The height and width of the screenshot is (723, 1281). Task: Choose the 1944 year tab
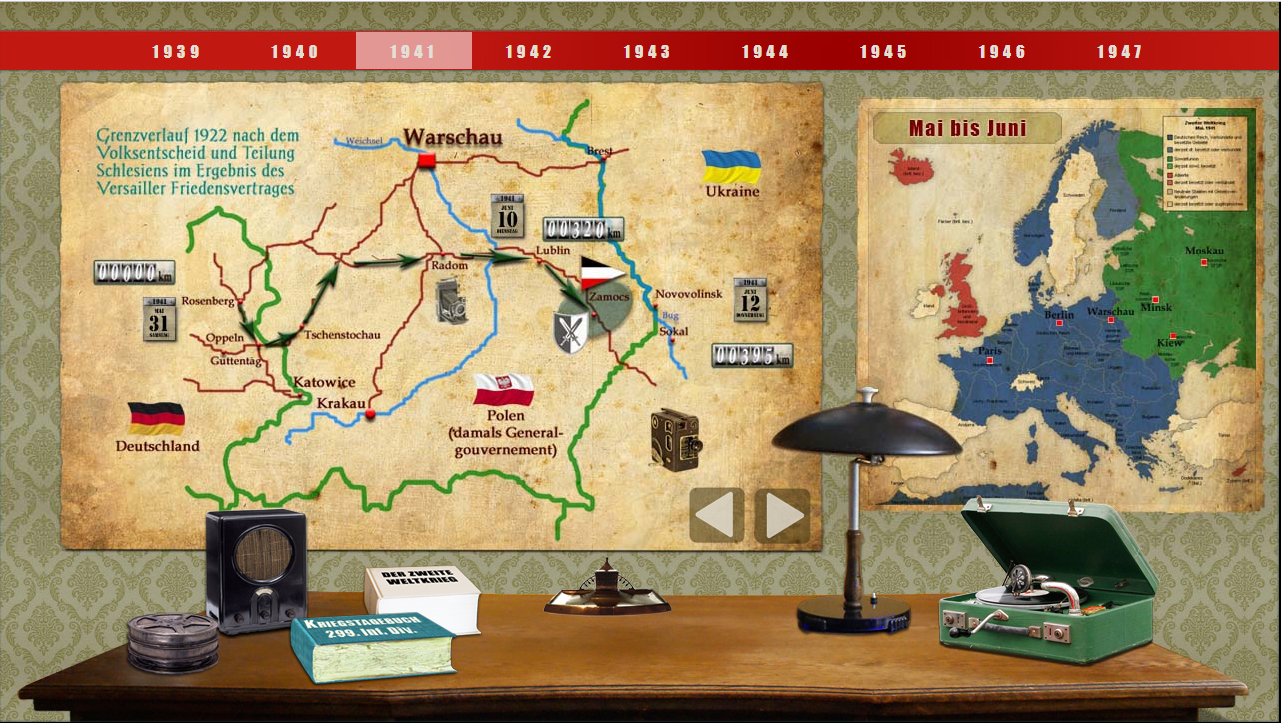pyautogui.click(x=765, y=52)
